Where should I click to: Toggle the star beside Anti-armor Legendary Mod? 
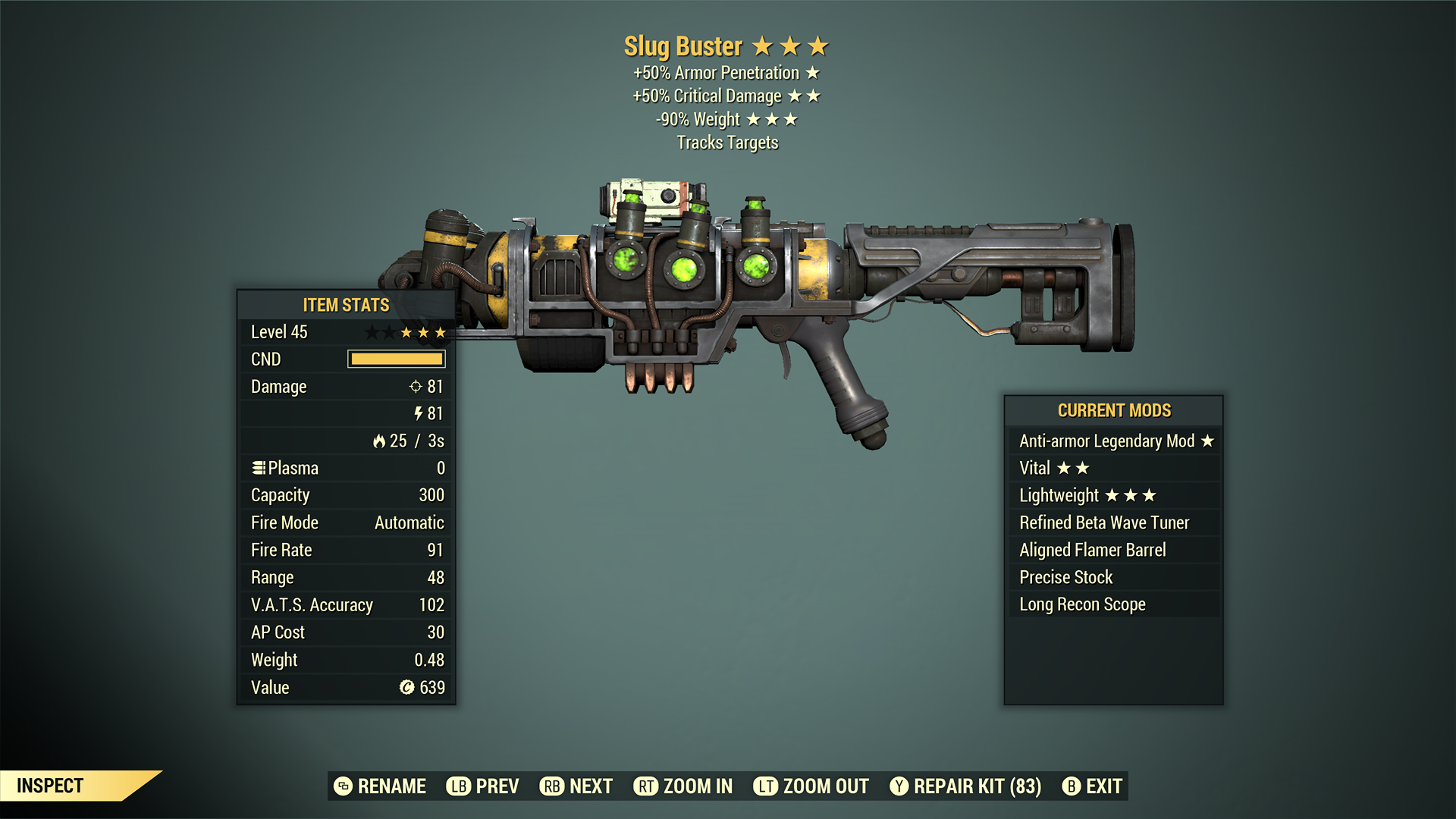1208,441
